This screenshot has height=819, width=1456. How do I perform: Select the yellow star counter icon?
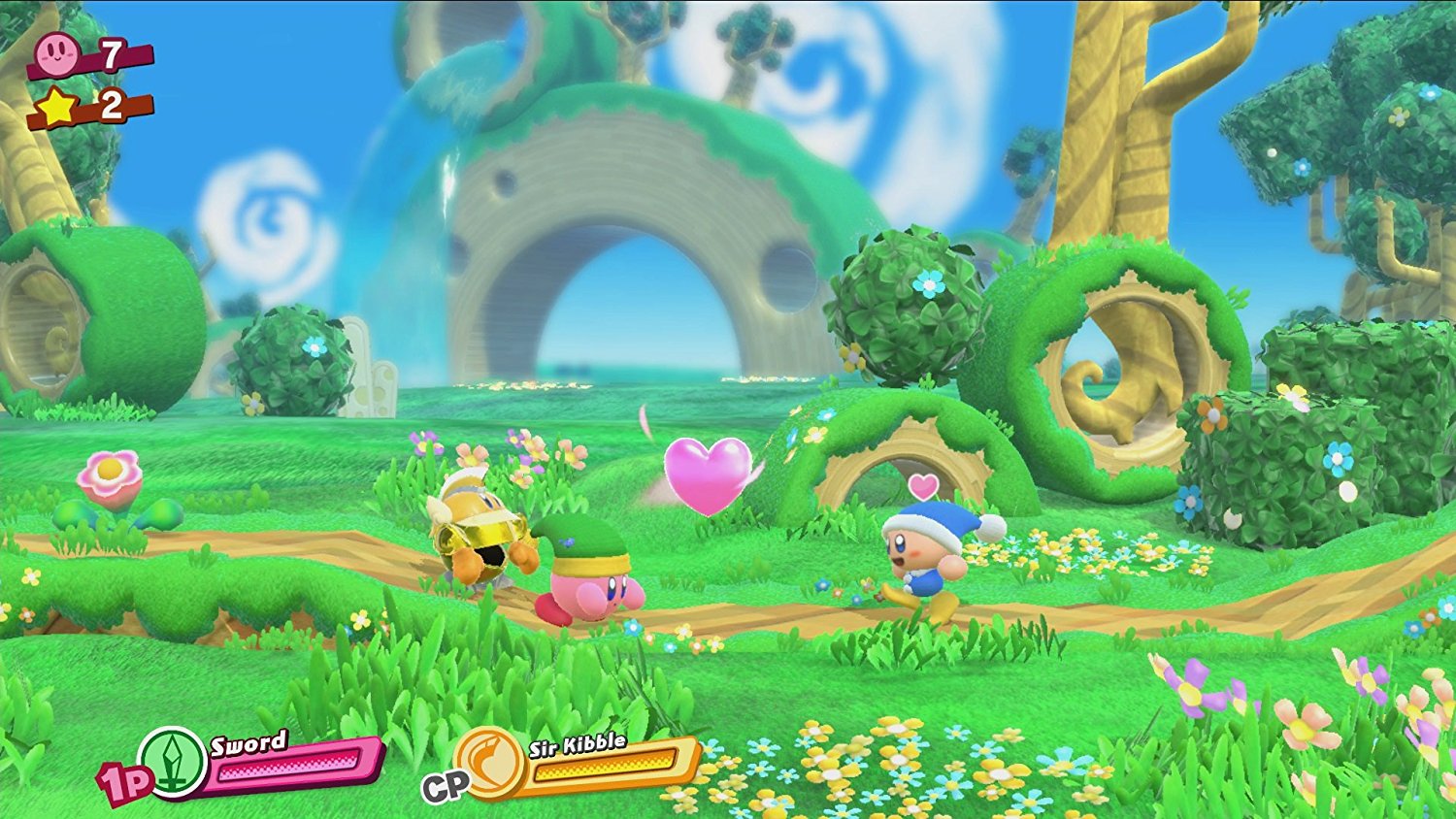click(57, 107)
